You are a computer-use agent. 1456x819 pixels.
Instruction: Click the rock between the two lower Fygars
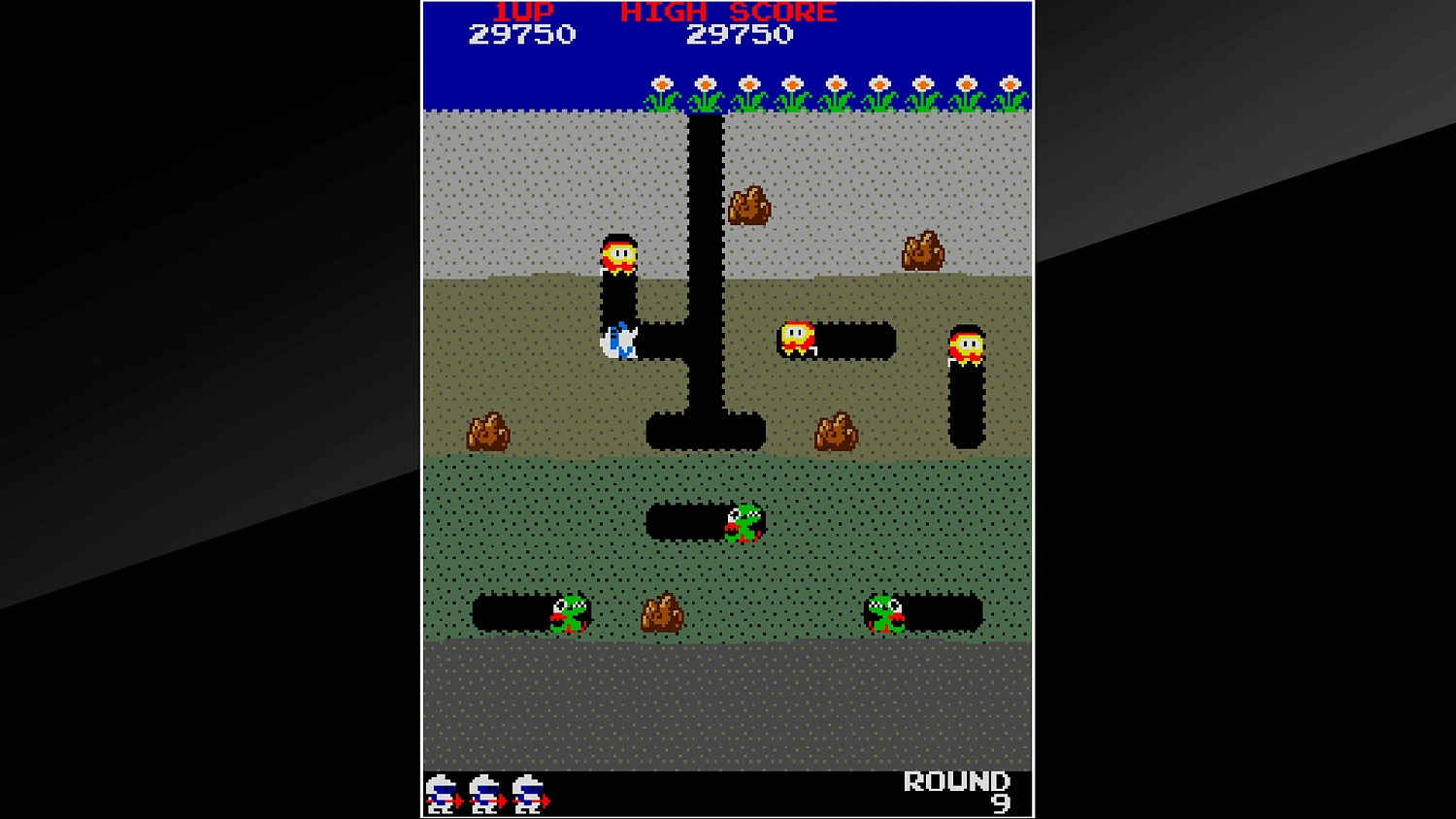[x=664, y=614]
